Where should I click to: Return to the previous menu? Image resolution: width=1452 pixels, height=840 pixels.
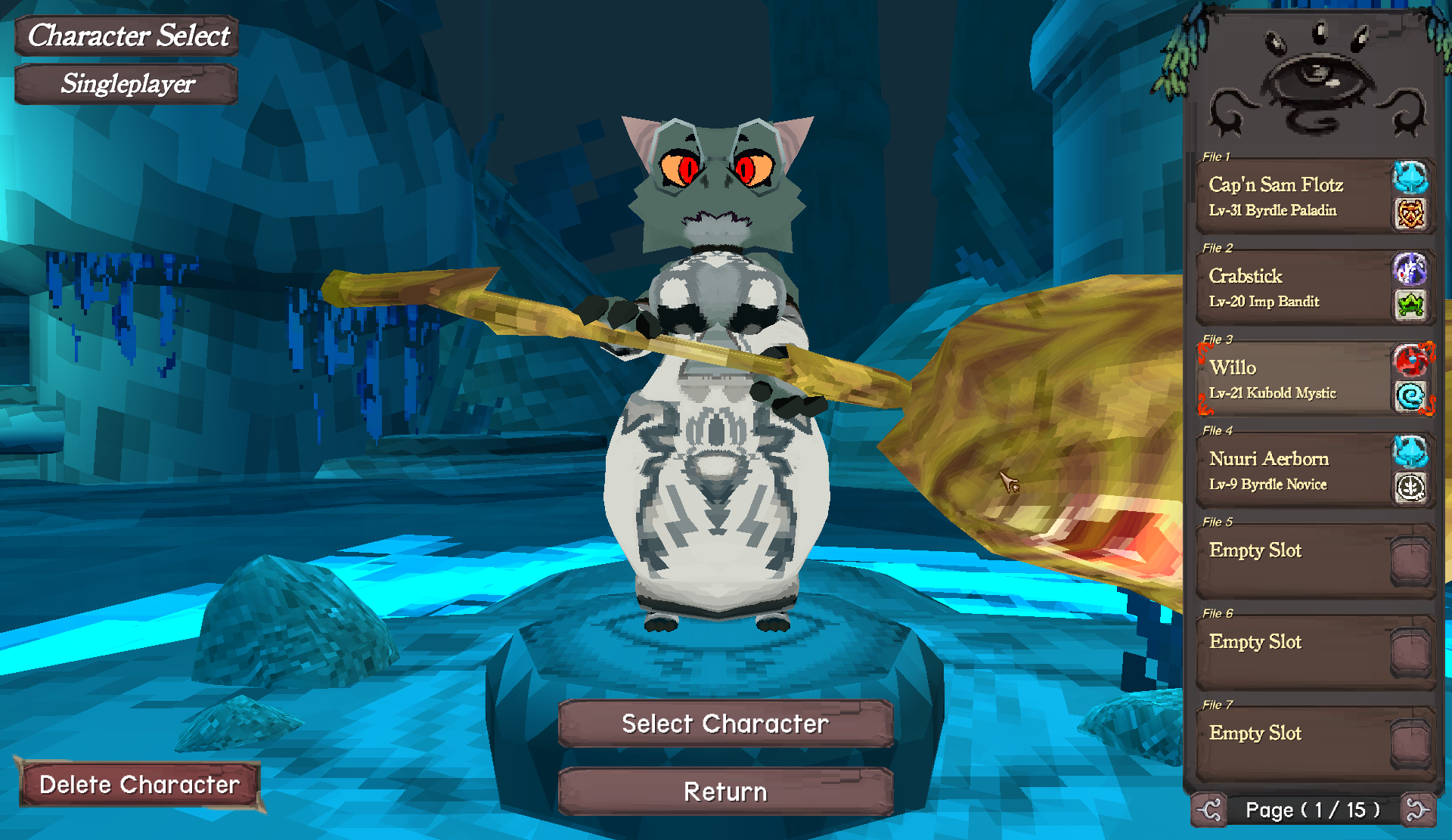[725, 792]
